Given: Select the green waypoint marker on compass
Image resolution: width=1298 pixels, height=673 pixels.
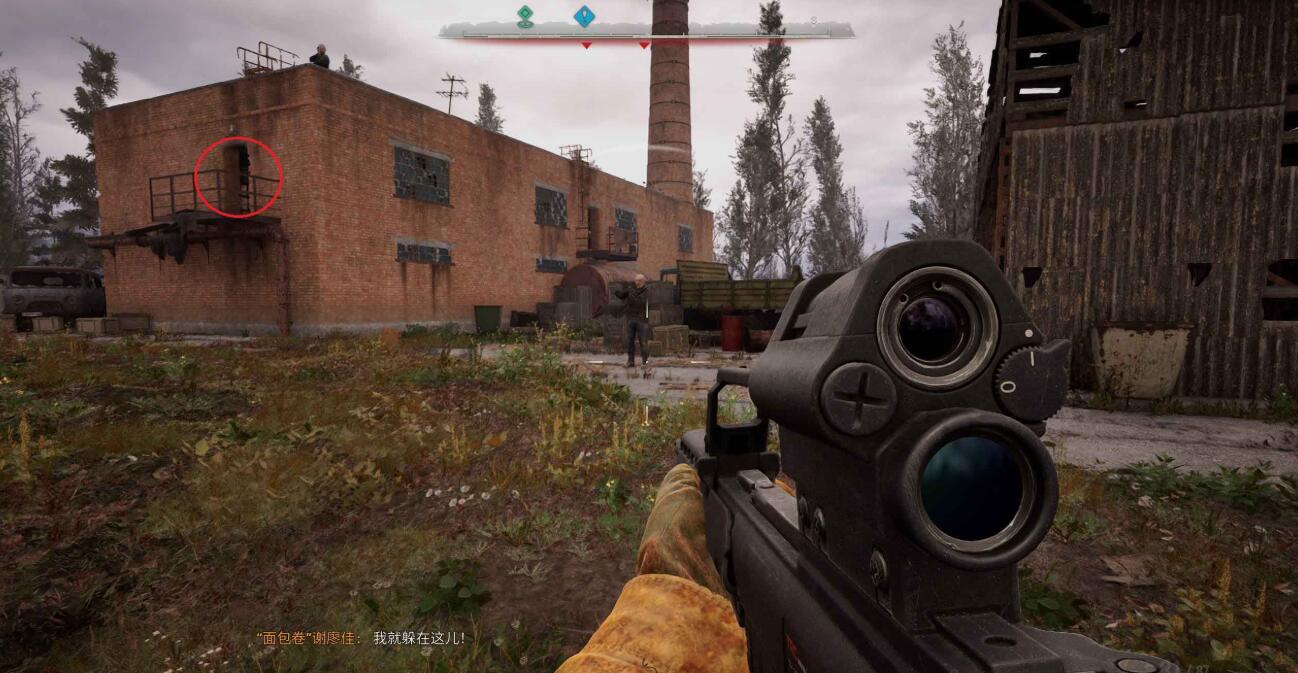Looking at the screenshot, I should [x=525, y=15].
